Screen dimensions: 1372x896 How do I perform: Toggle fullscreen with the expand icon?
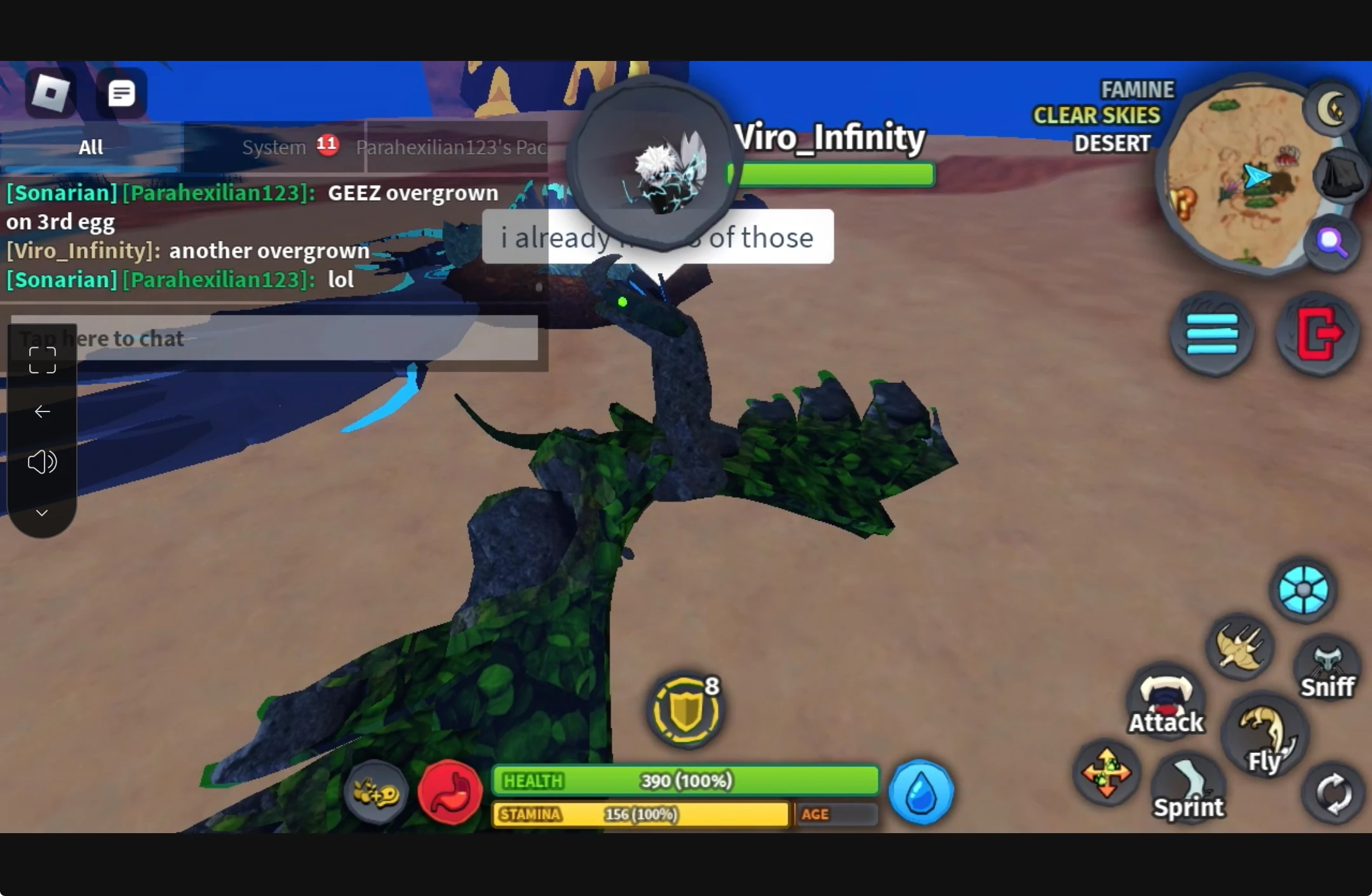(42, 359)
